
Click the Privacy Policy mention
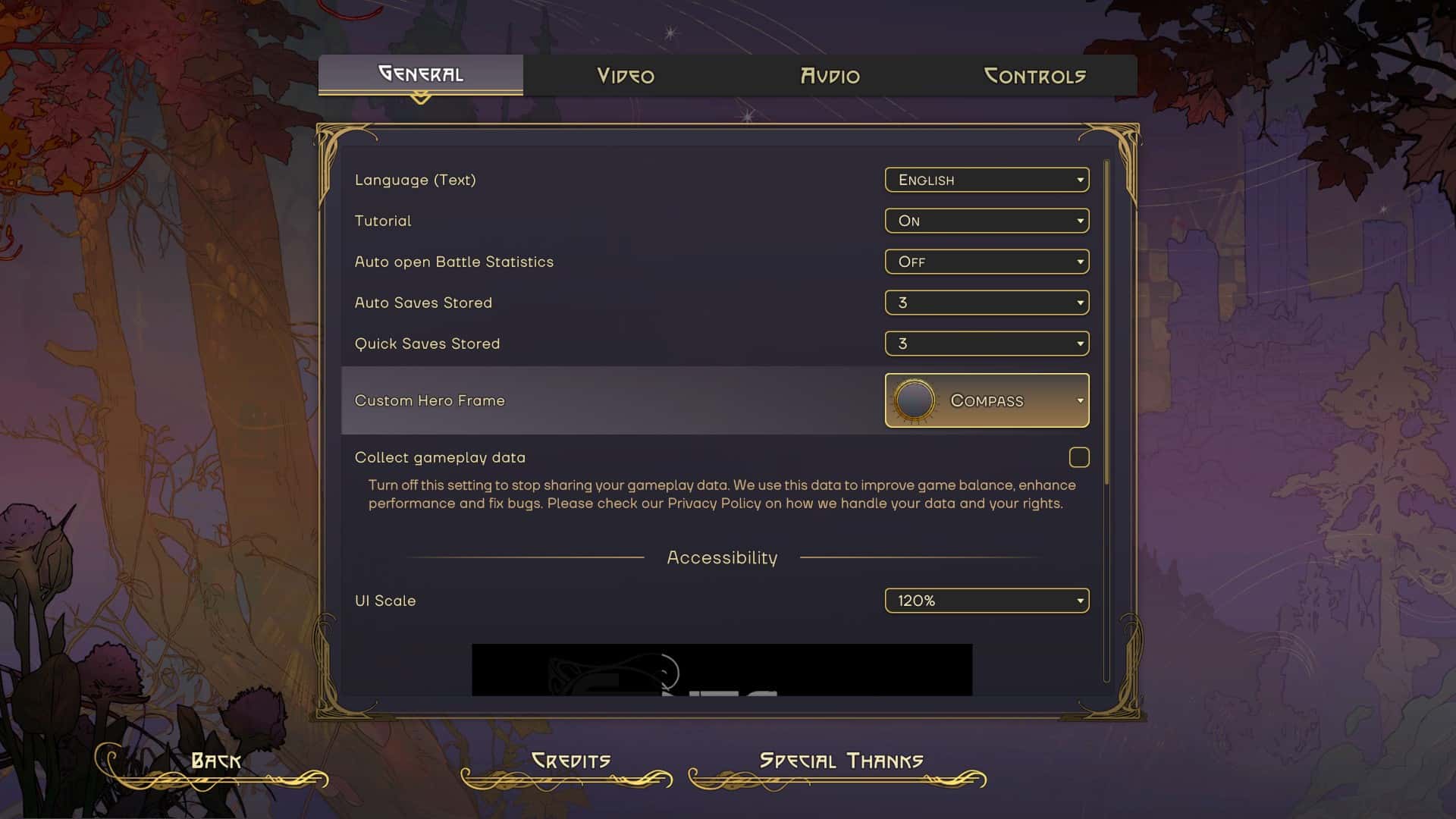tap(714, 503)
